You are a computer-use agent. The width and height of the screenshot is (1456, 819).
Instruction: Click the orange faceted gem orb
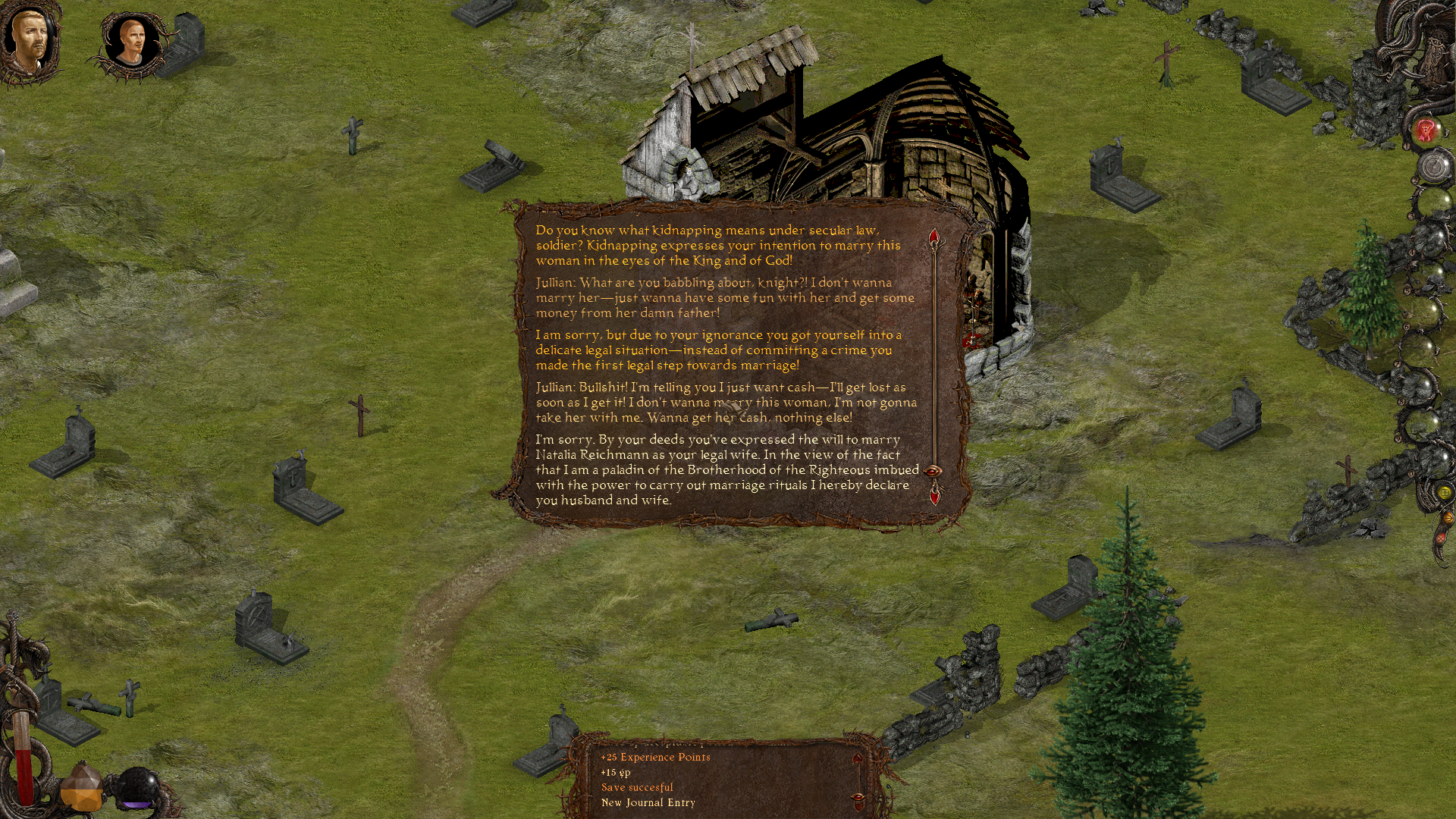coord(81,789)
